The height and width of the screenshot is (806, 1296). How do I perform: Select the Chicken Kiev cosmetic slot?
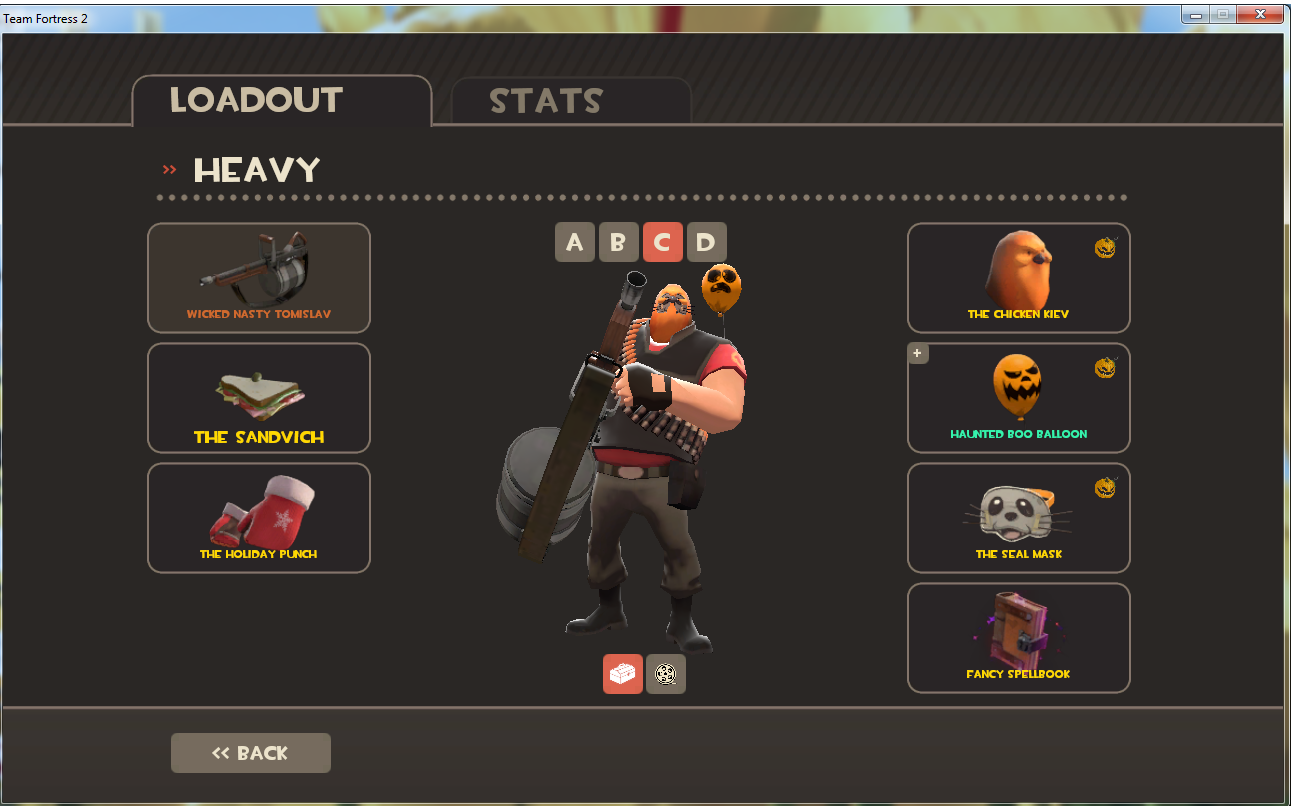[1018, 278]
